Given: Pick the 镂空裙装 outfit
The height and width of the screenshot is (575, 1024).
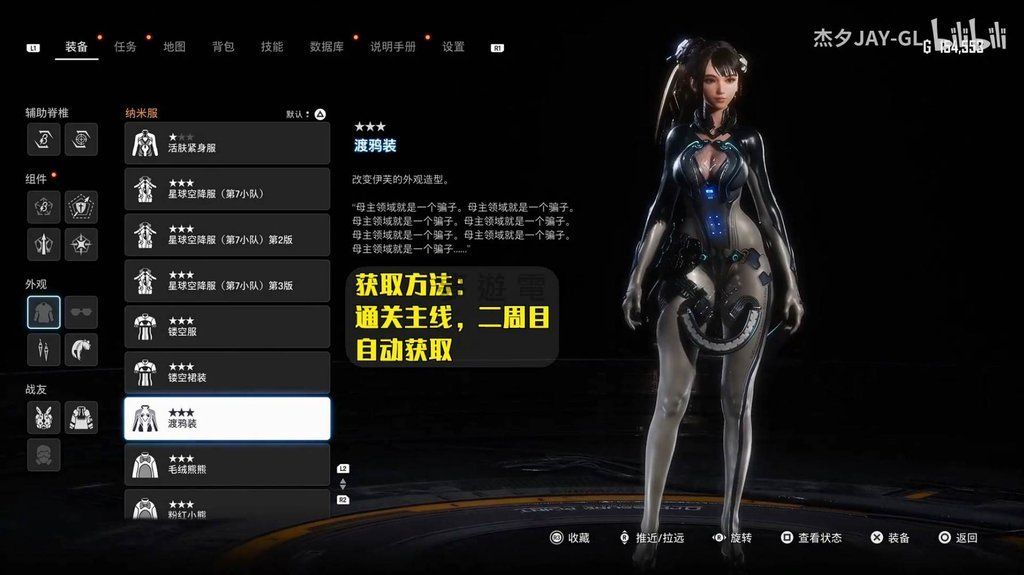Looking at the screenshot, I should click(x=227, y=373).
